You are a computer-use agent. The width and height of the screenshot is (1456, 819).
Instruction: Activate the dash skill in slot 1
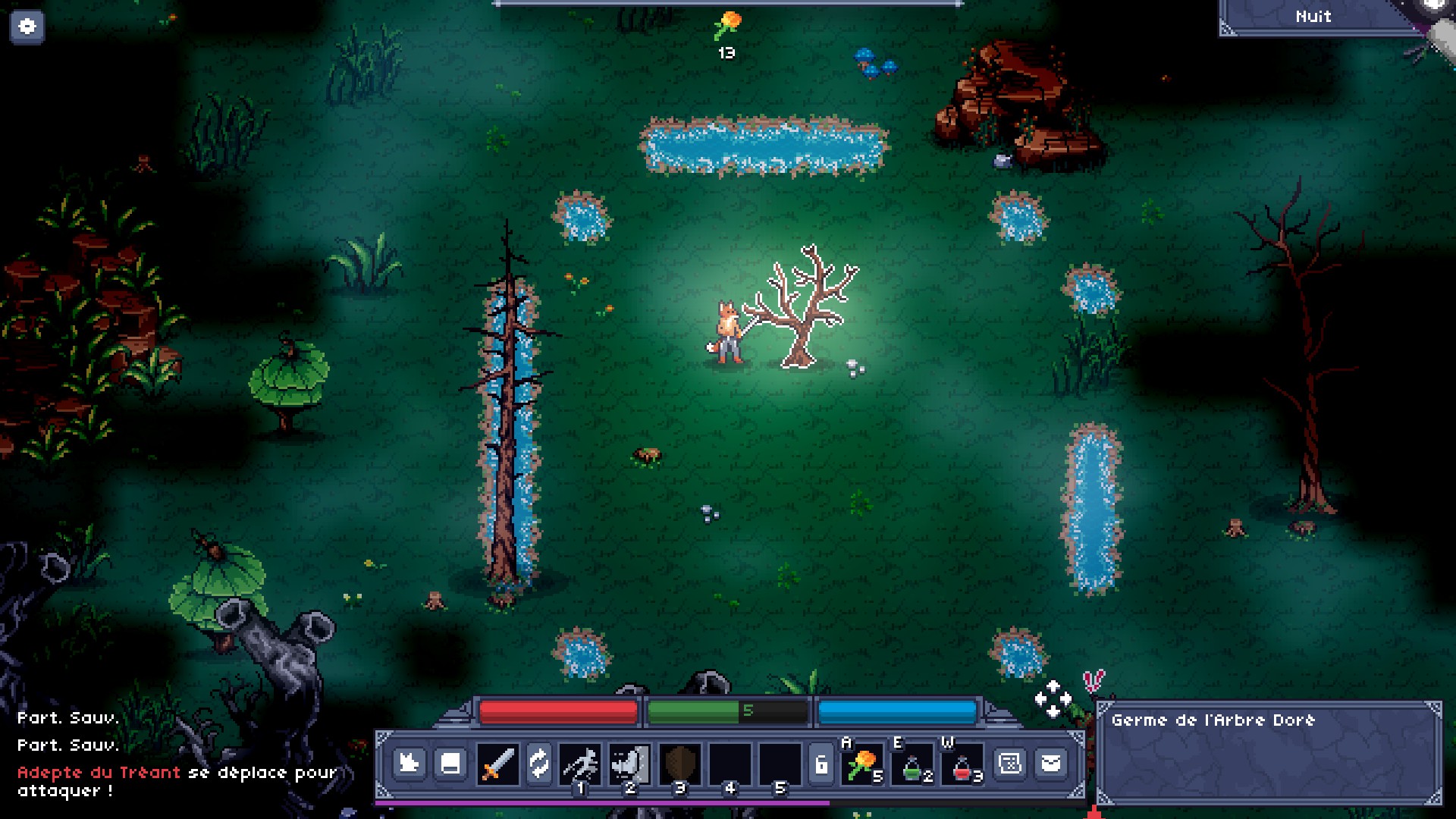pos(580,763)
